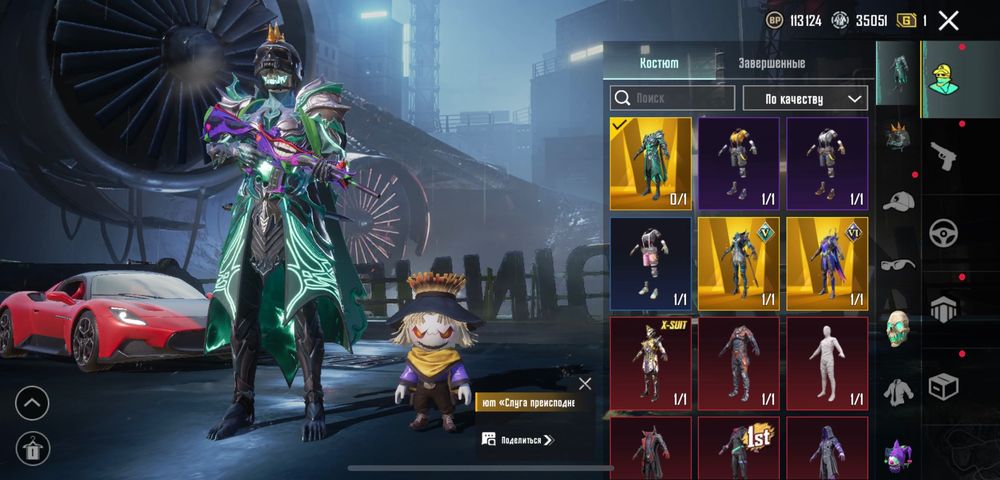Open the По качеству sort dropdown
Screen dimensions: 1000x480
point(804,98)
